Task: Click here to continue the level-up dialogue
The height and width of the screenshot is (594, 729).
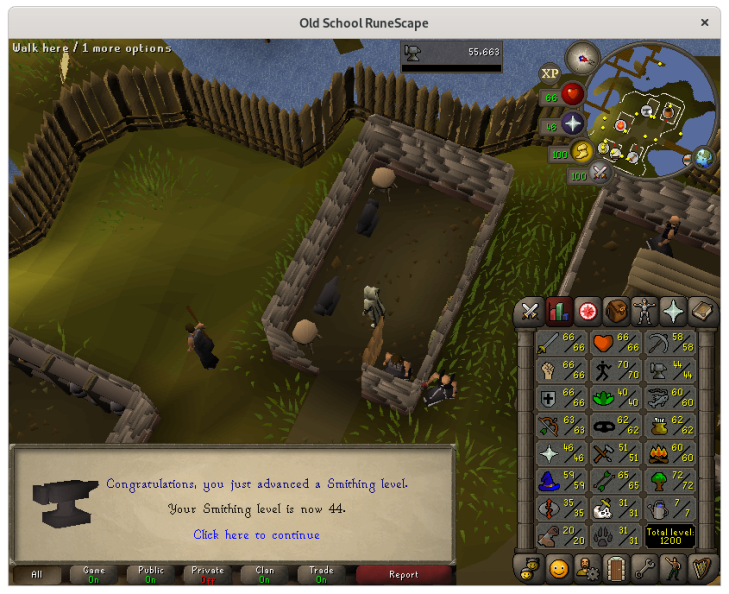Action: coord(256,535)
